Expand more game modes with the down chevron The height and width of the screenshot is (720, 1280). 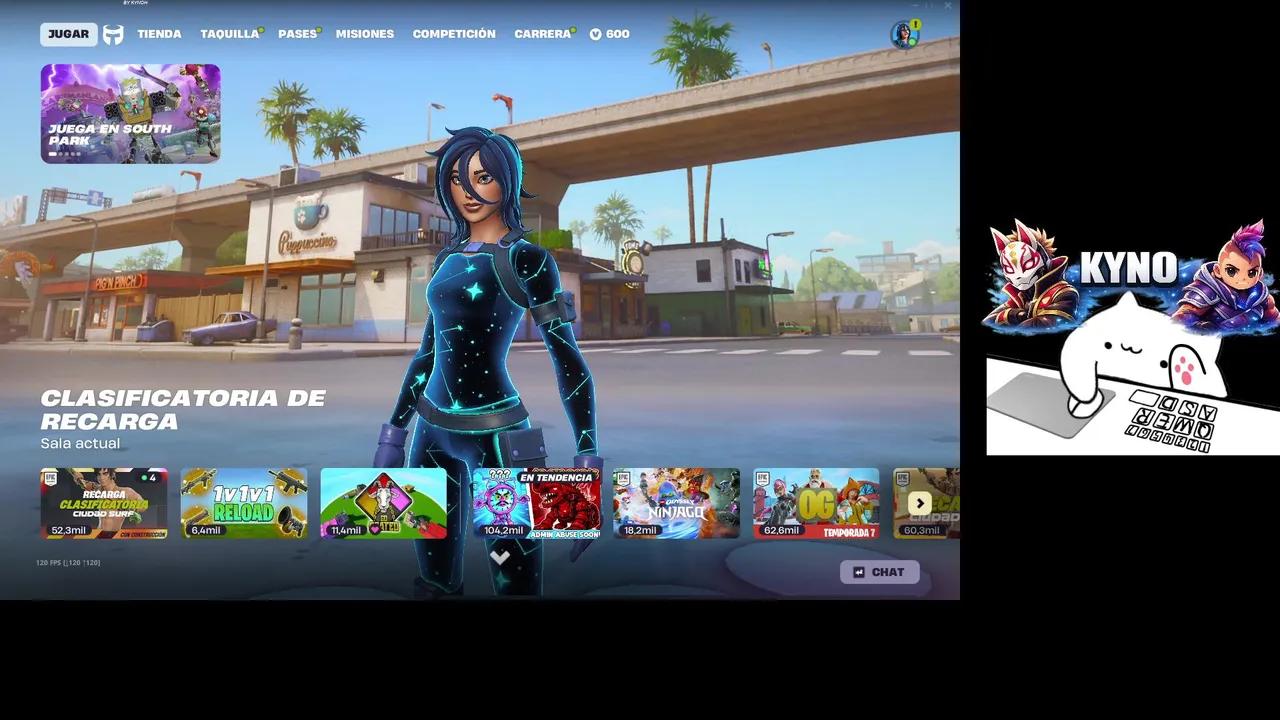pyautogui.click(x=499, y=558)
